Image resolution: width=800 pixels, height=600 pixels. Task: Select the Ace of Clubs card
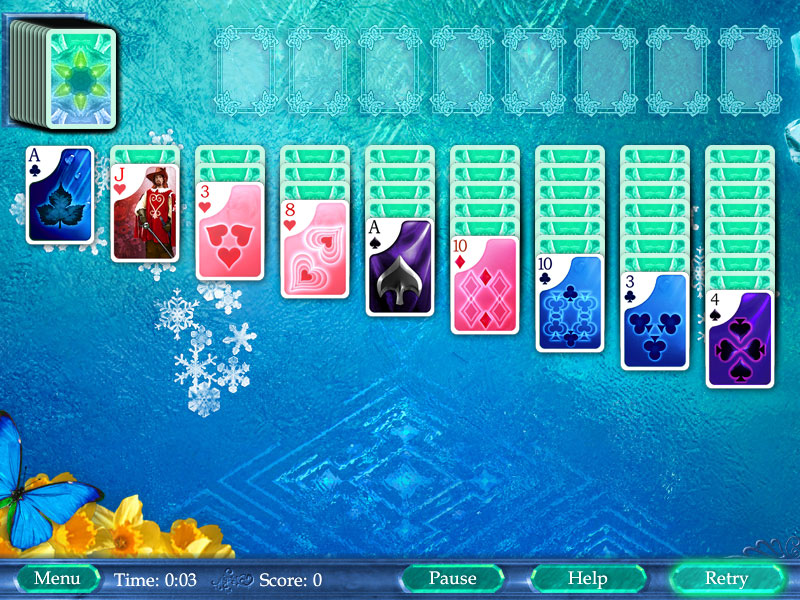click(59, 195)
